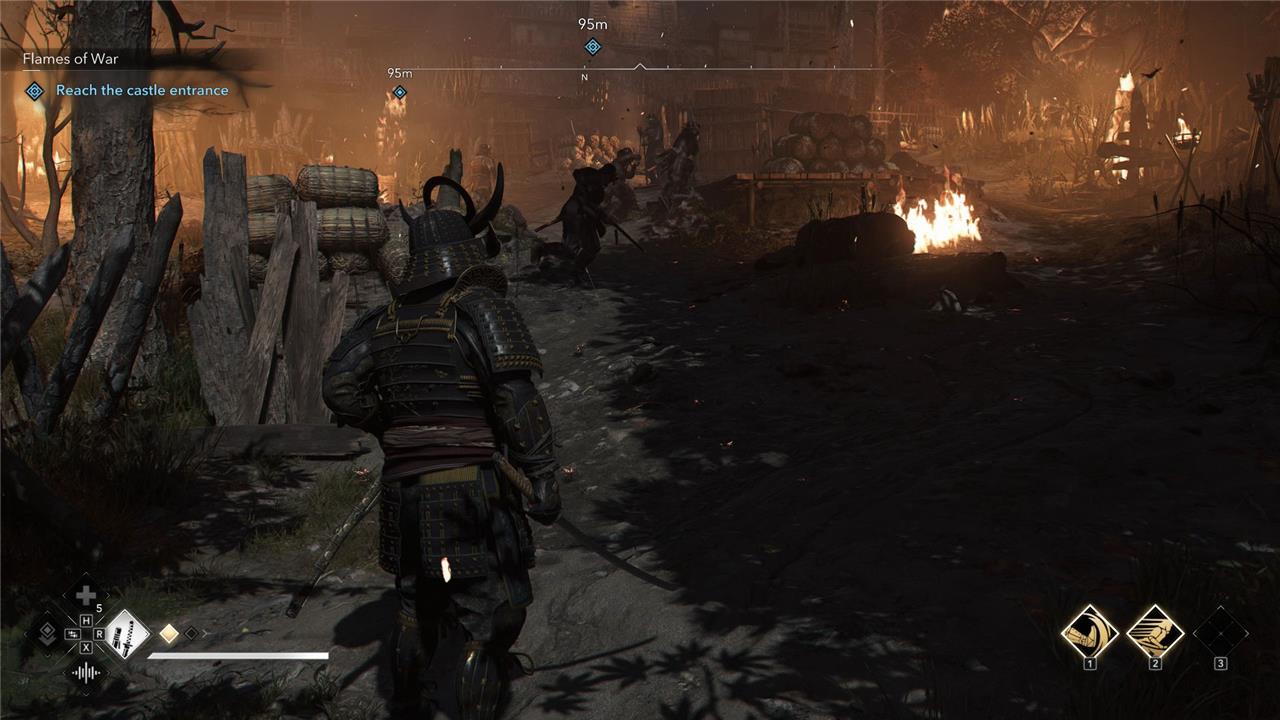This screenshot has width=1280, height=720.
Task: Activate the dashing kick ability
Action: [x=1155, y=631]
